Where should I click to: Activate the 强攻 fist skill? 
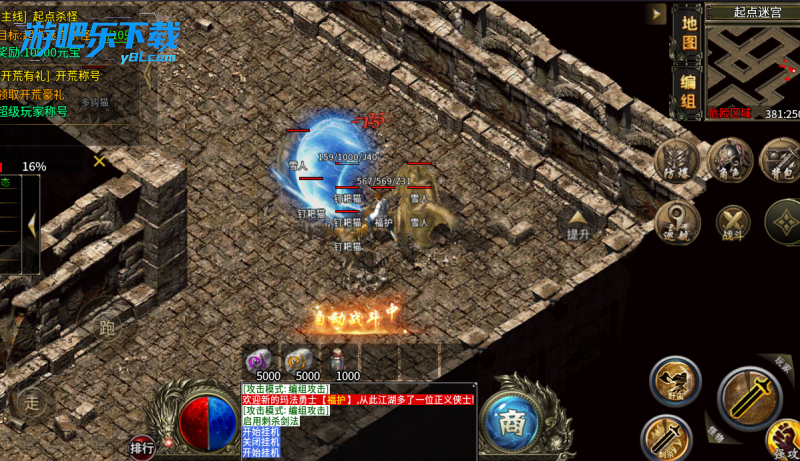[x=784, y=440]
